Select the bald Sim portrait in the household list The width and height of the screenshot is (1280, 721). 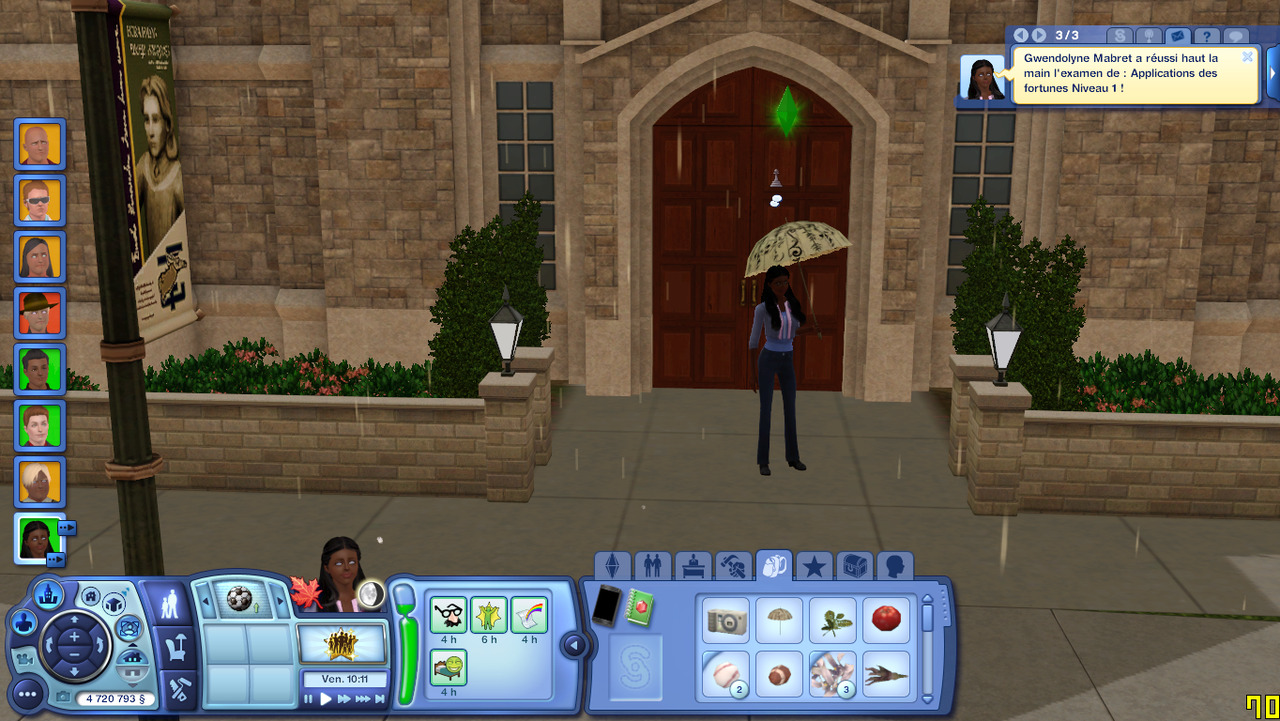click(x=40, y=145)
